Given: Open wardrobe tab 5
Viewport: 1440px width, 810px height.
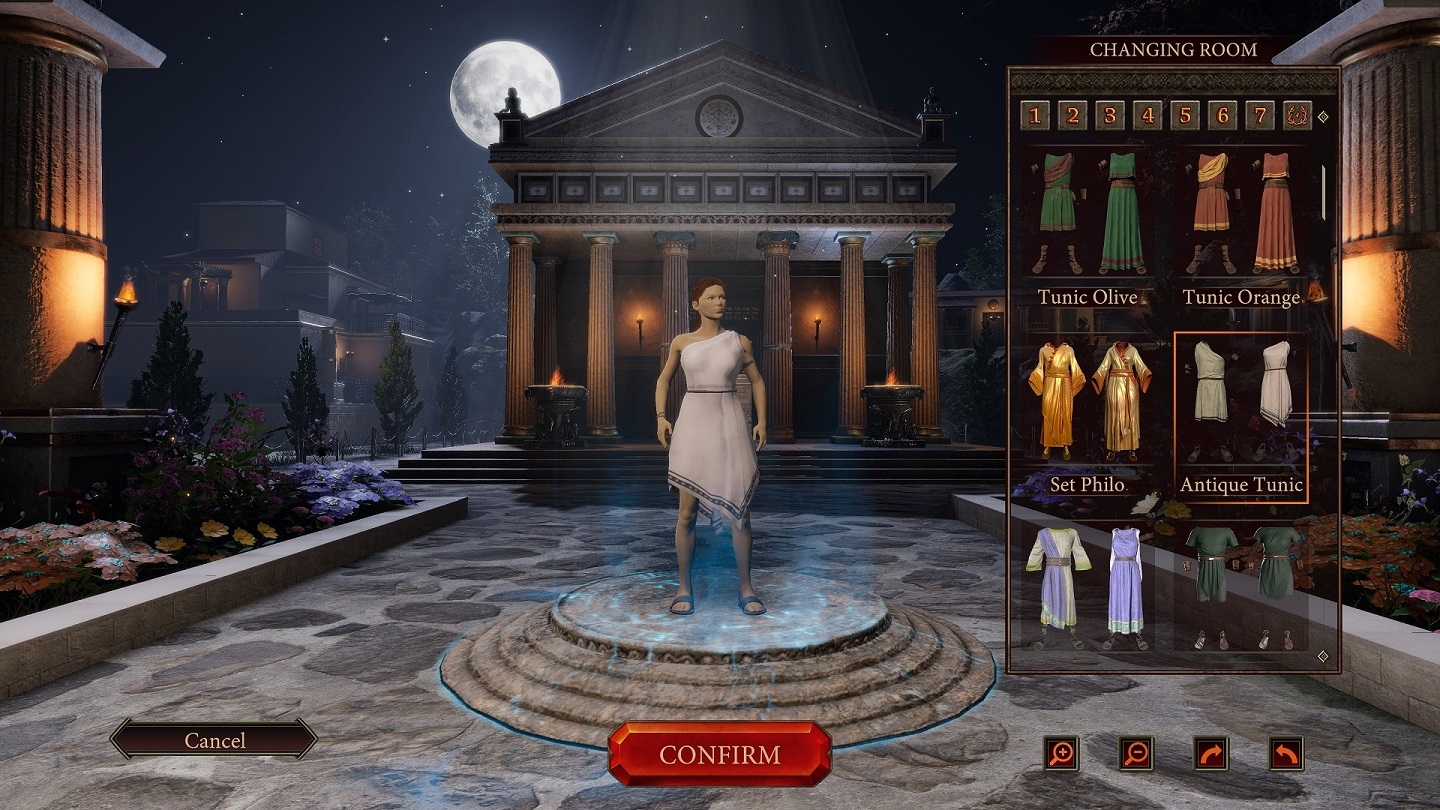Looking at the screenshot, I should [x=1185, y=116].
